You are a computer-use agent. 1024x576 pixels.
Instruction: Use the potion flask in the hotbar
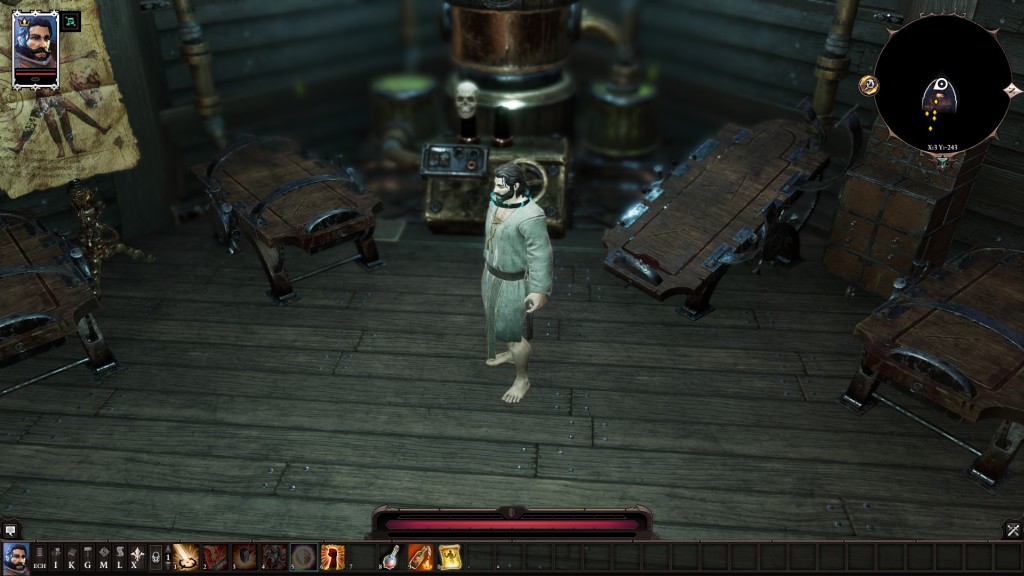pos(391,557)
